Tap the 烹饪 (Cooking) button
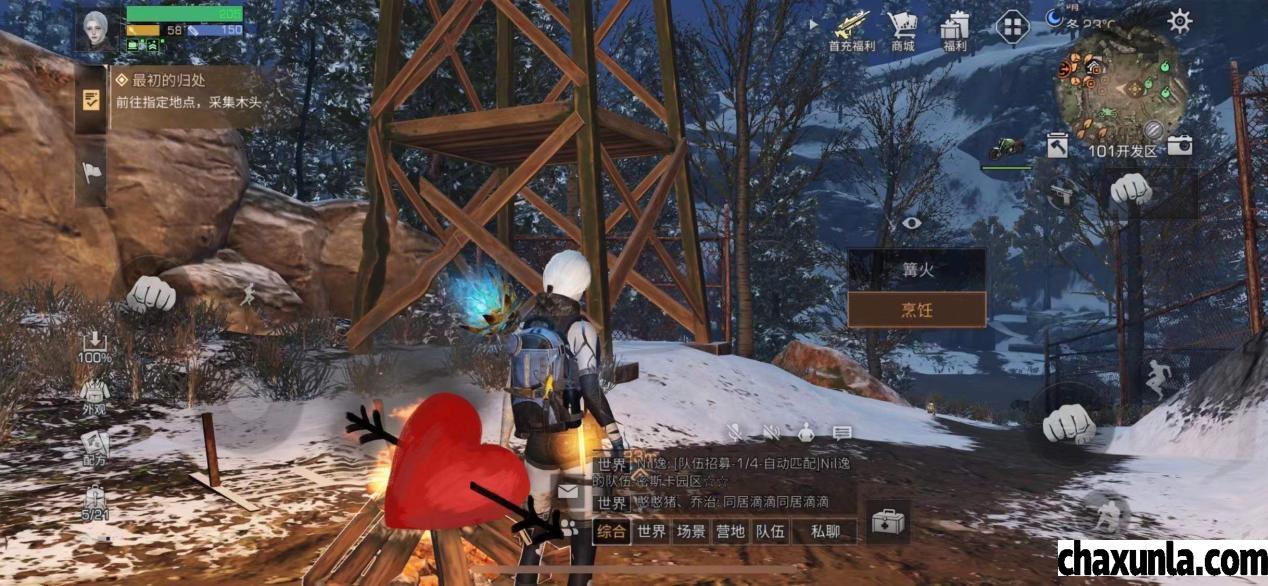The height and width of the screenshot is (586, 1268). 916,310
